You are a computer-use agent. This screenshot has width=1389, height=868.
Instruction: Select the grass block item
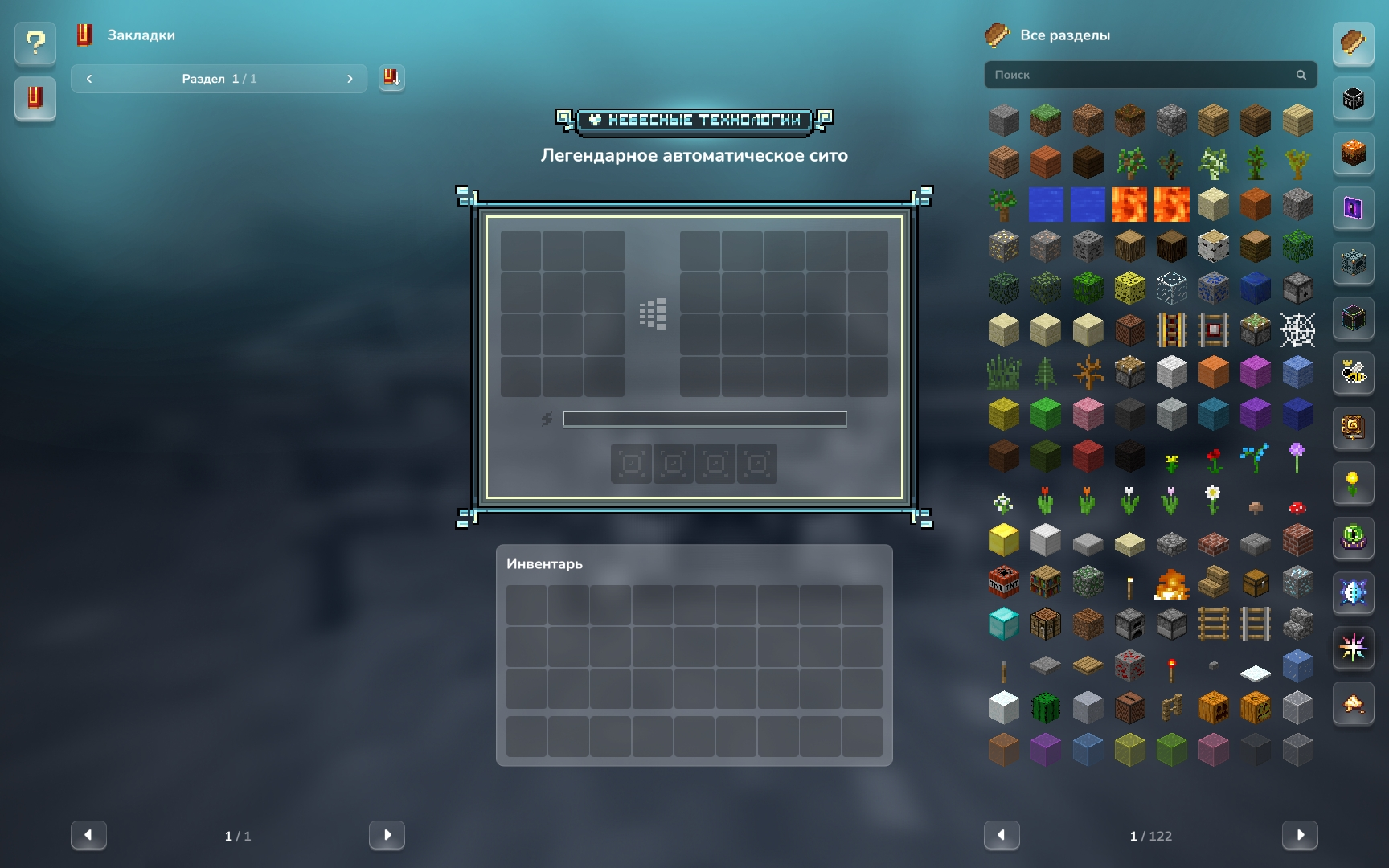1045,121
